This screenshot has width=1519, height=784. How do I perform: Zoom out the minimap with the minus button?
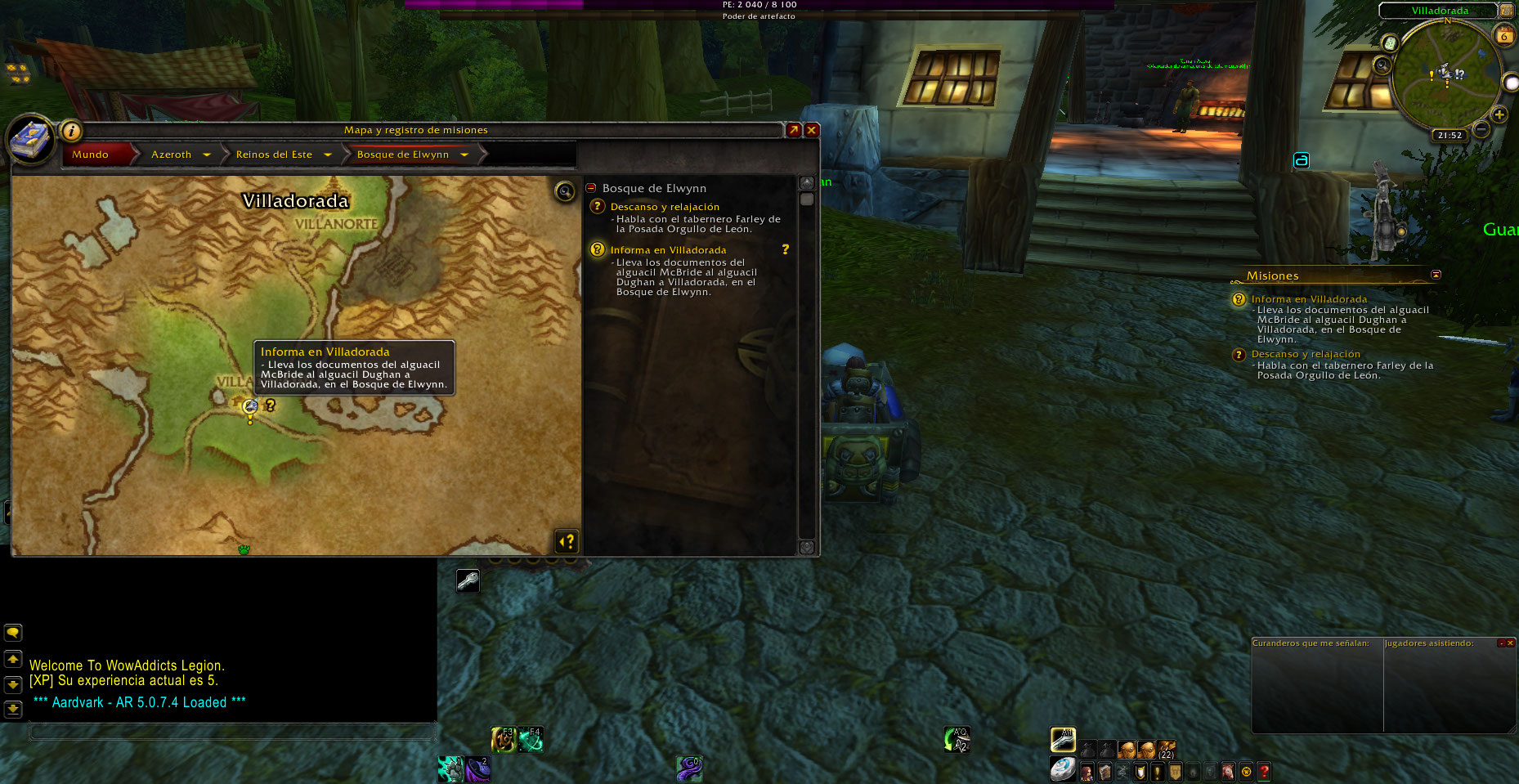[1481, 129]
